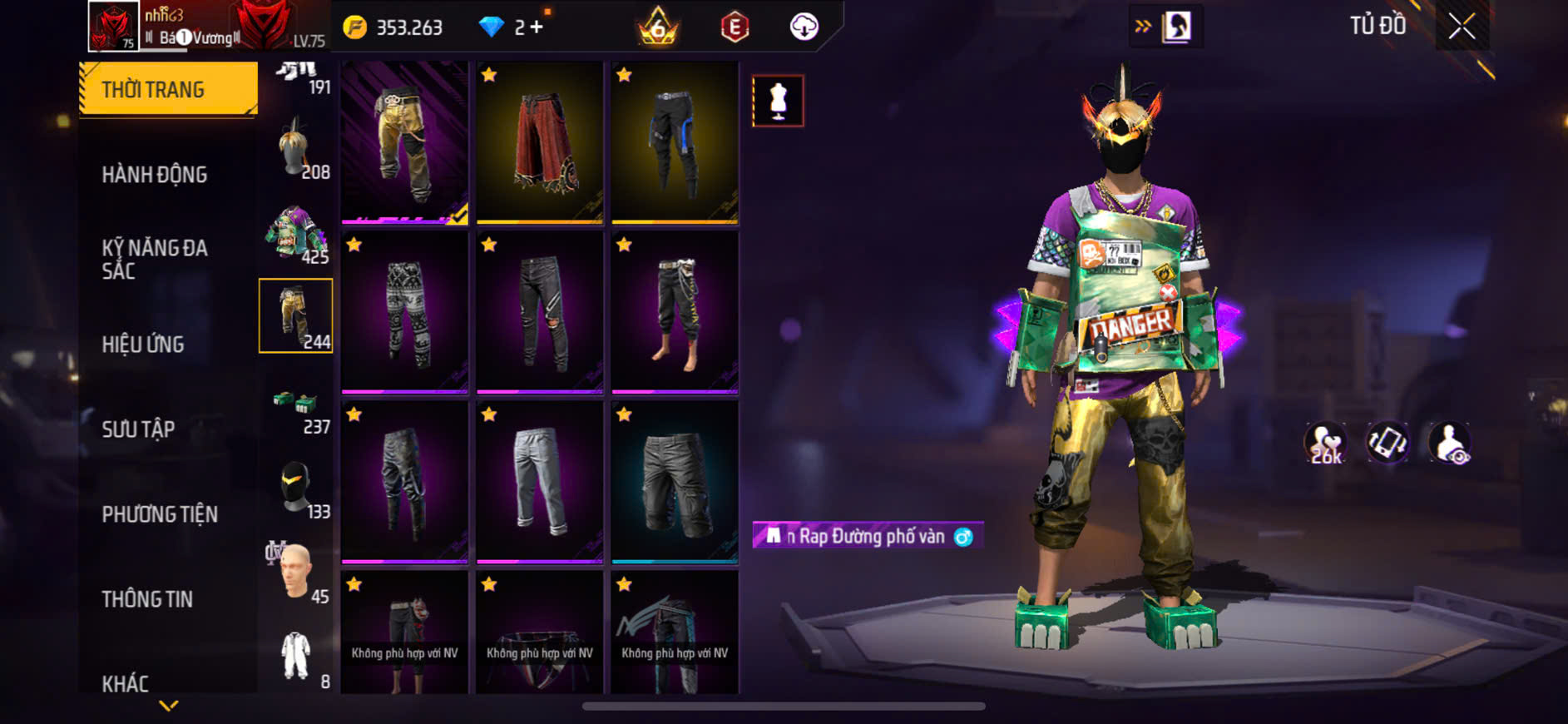Go to SƯU TẬP tab
The image size is (1568, 724).
(138, 429)
